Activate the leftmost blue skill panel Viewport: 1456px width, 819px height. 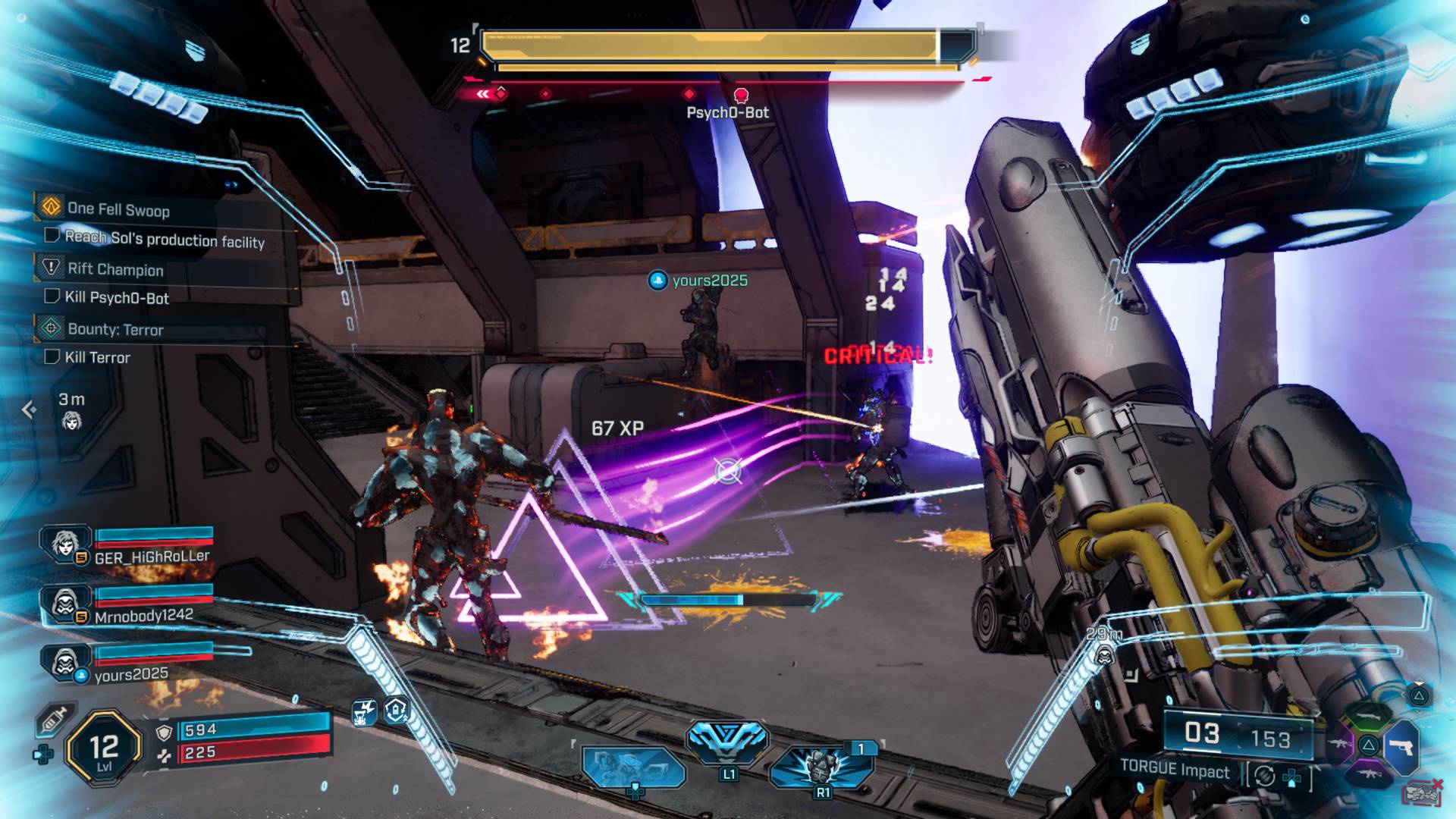(632, 767)
